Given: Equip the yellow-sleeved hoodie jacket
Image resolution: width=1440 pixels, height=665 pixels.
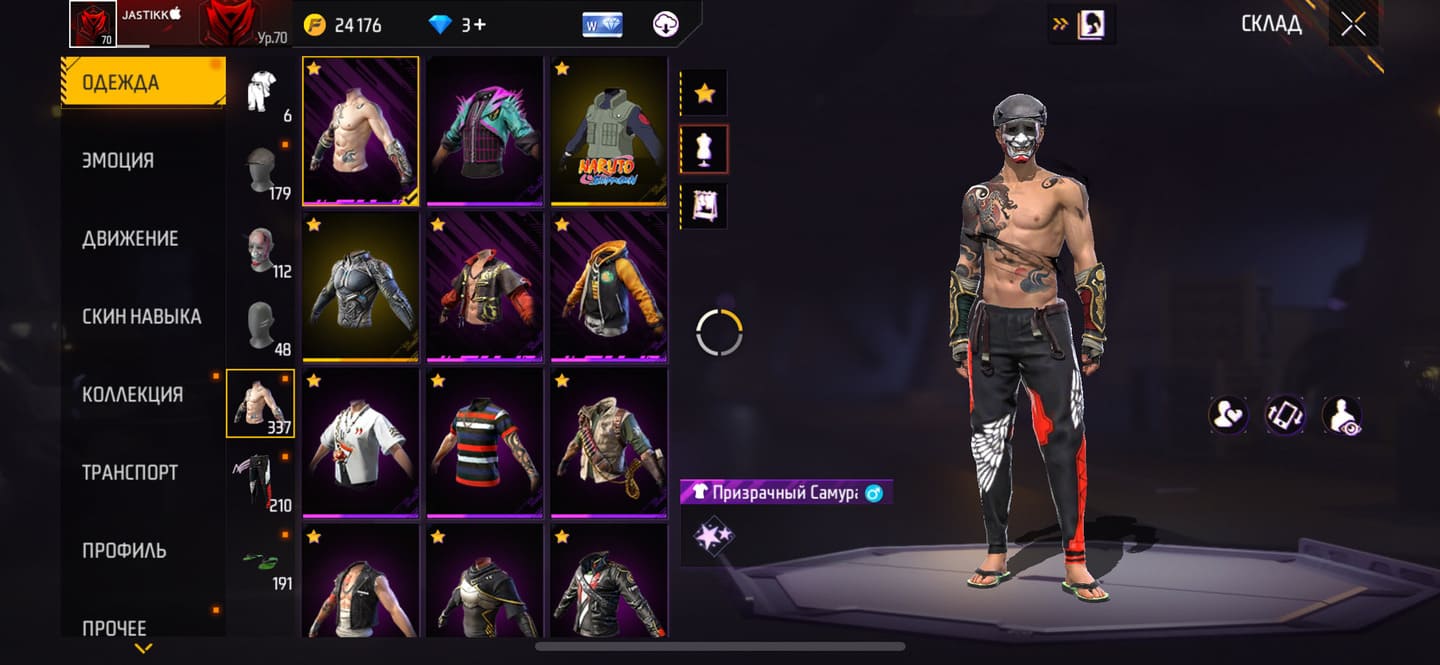Looking at the screenshot, I should coord(608,286).
